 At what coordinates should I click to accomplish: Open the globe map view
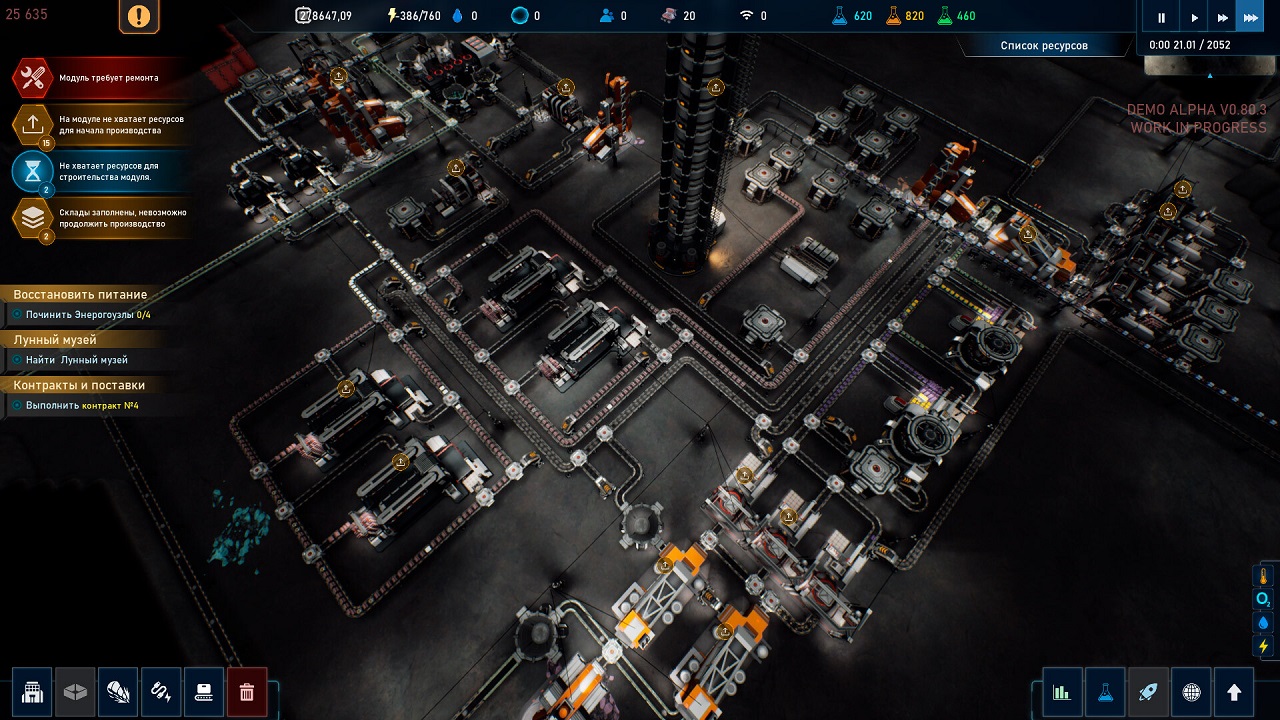1191,691
